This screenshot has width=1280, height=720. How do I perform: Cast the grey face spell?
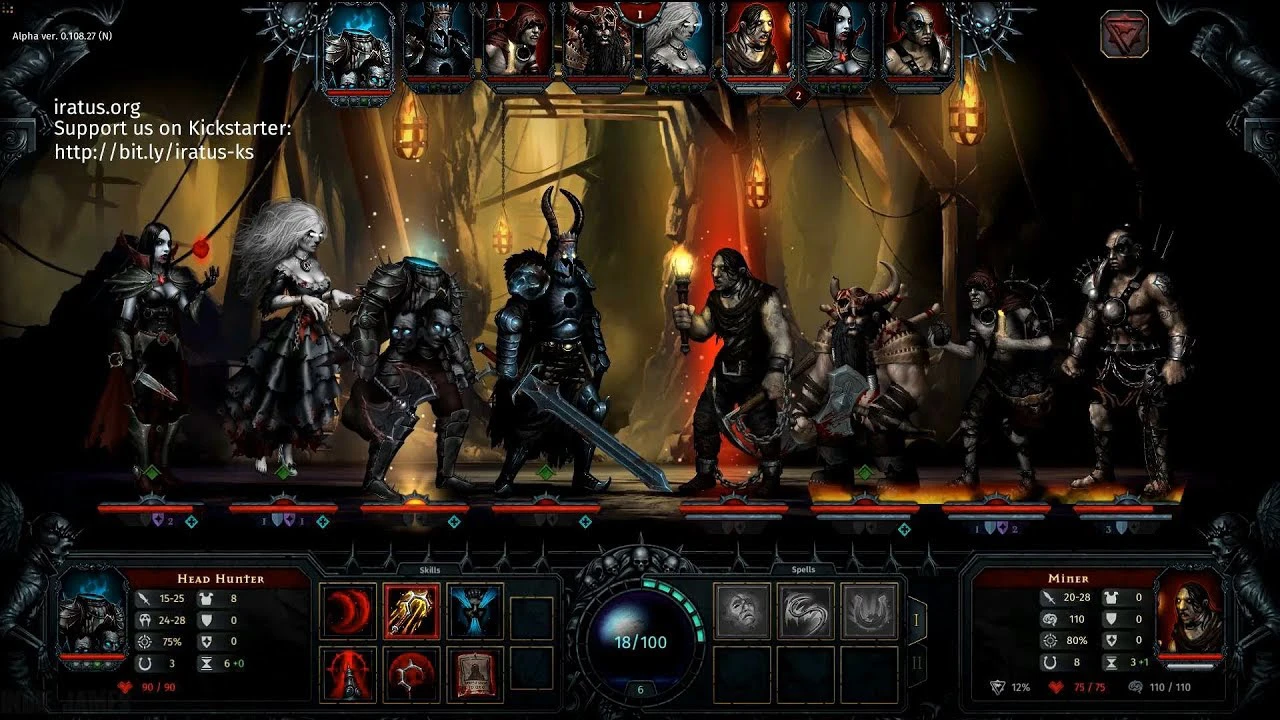[742, 611]
